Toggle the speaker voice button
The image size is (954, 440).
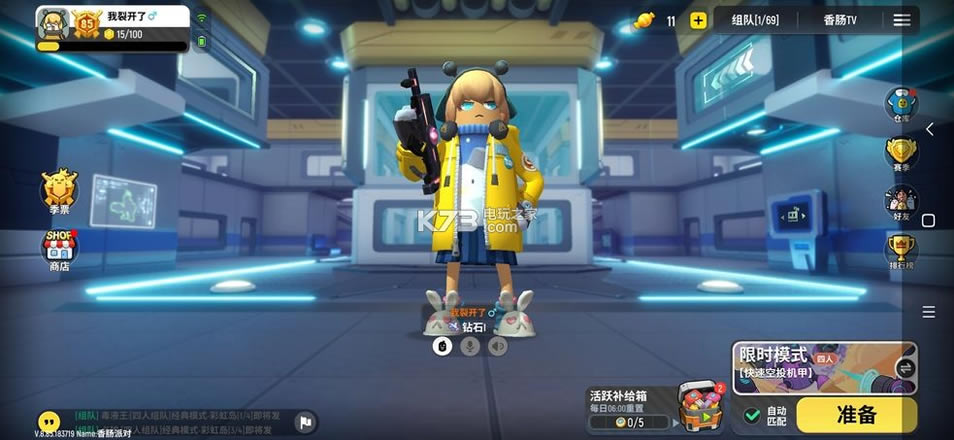pyautogui.click(x=497, y=346)
